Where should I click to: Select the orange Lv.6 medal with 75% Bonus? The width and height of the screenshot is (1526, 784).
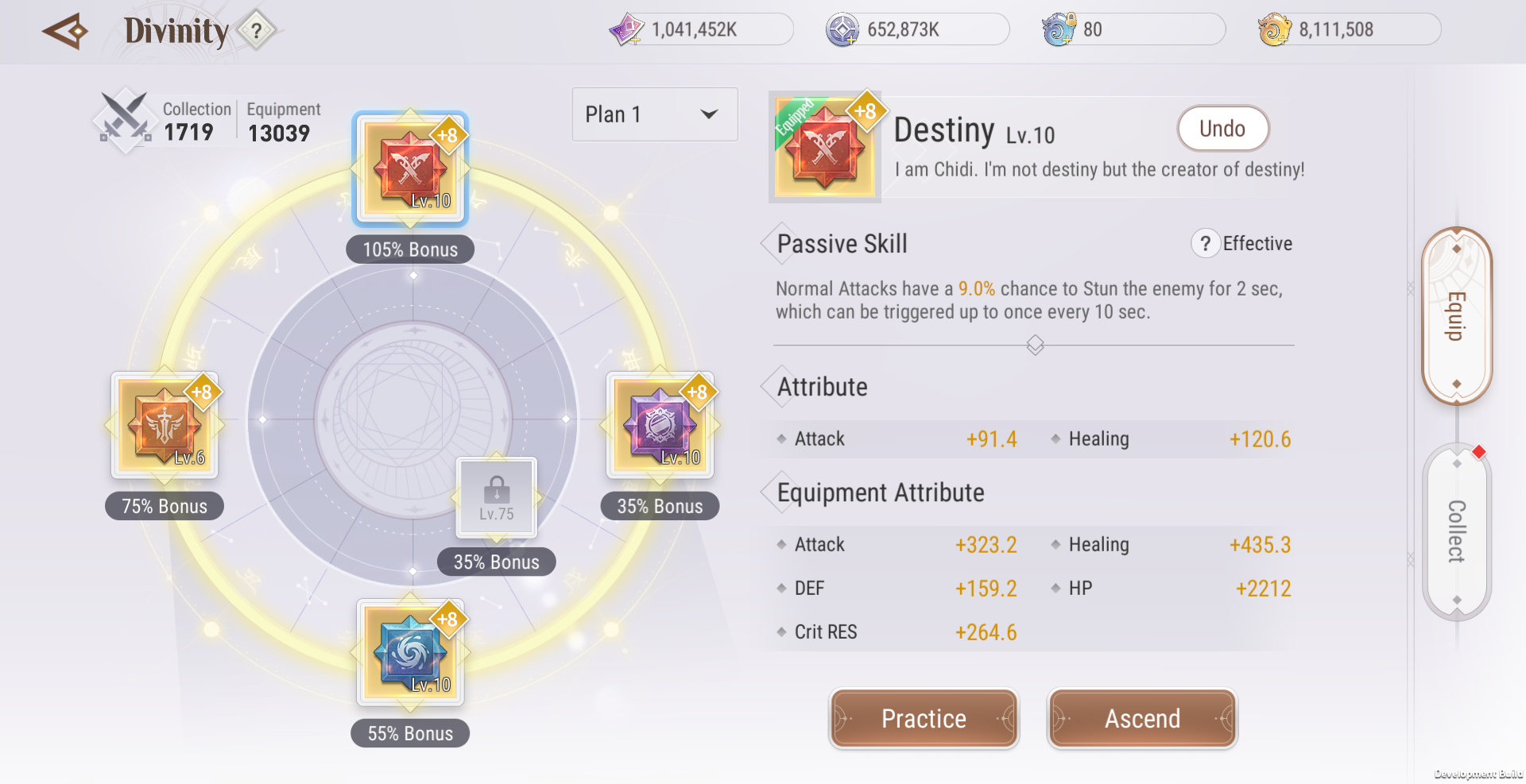(165, 426)
